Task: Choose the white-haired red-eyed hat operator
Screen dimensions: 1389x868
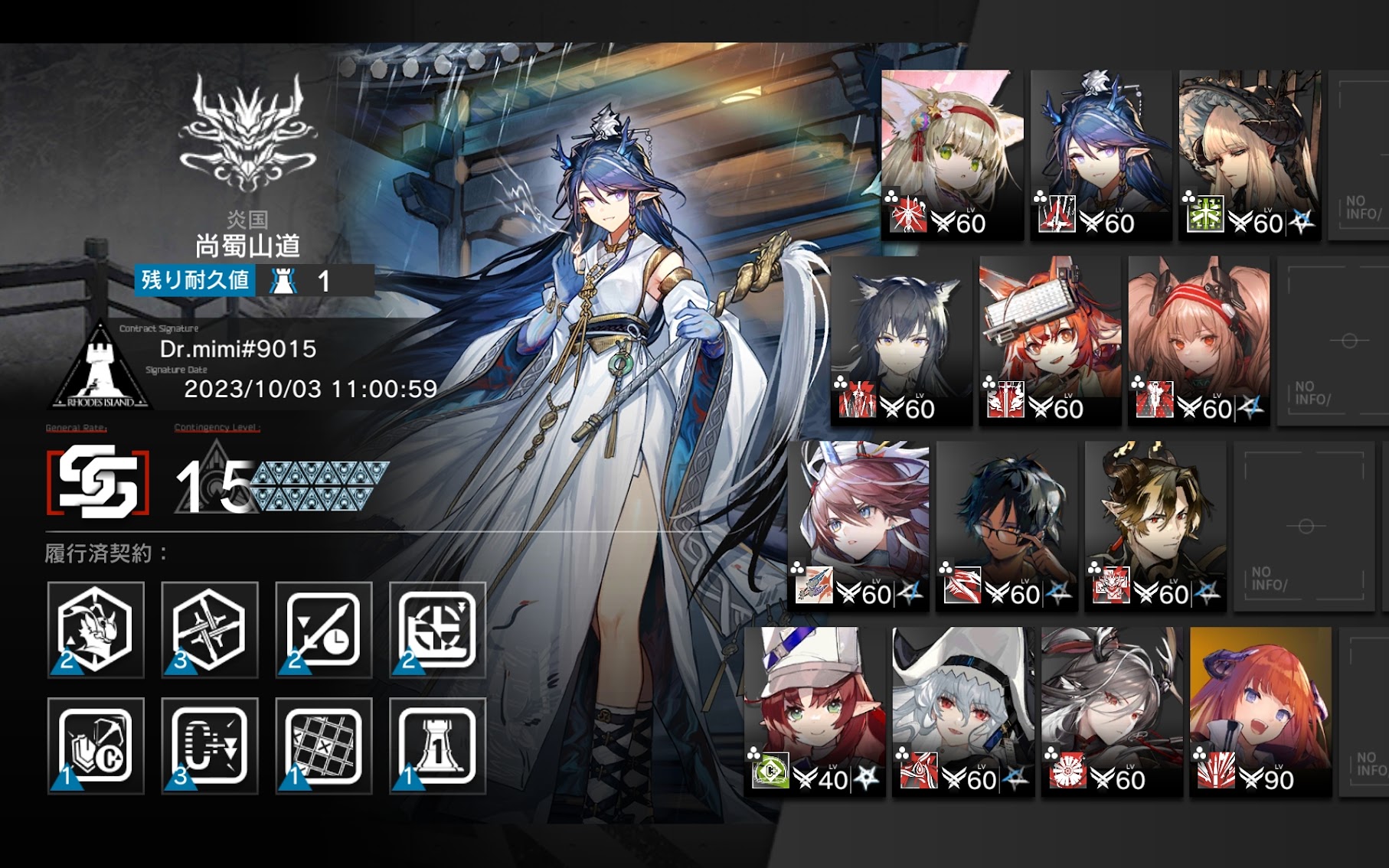Action: coord(962,712)
